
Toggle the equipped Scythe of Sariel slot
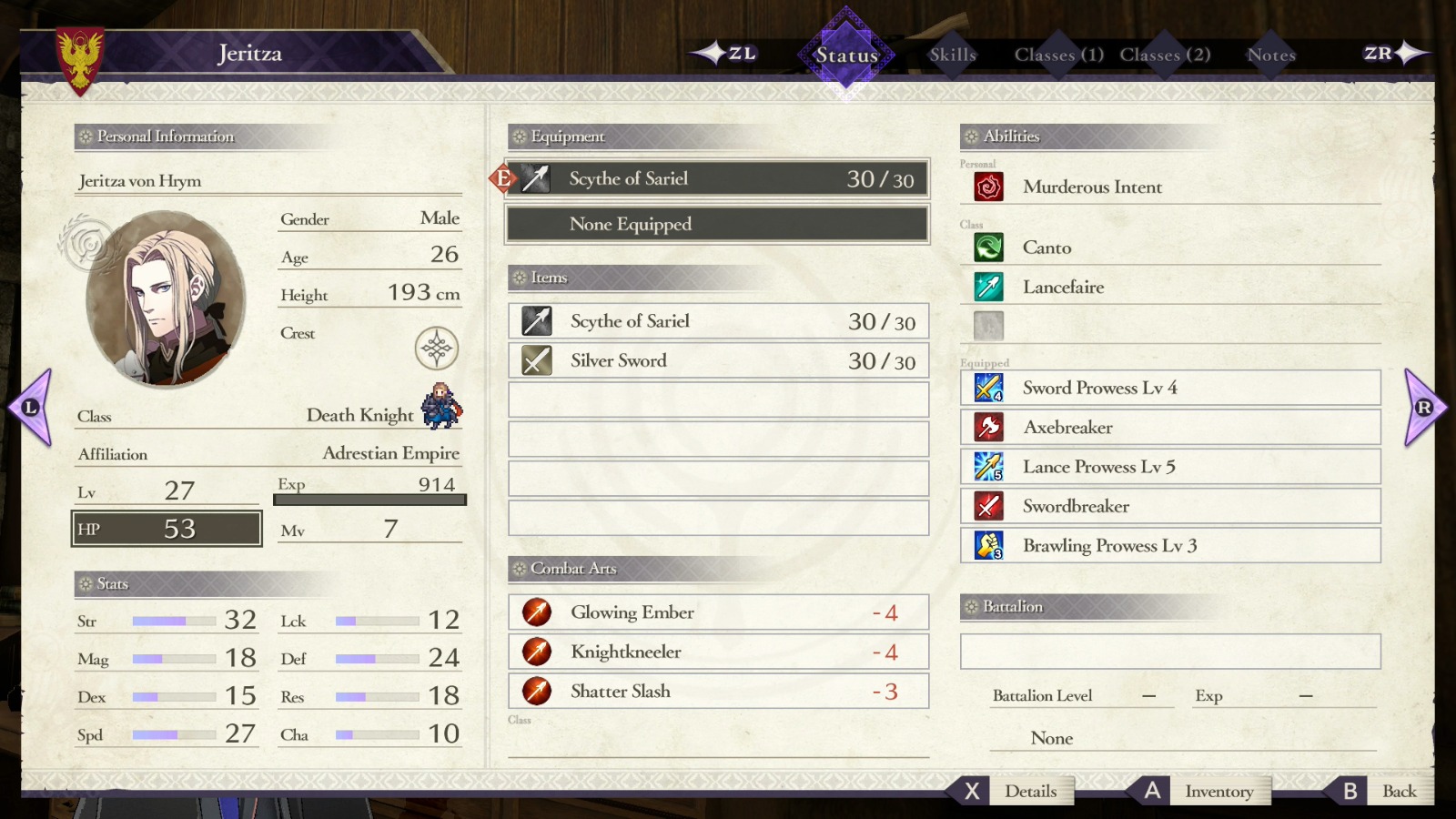pos(717,178)
